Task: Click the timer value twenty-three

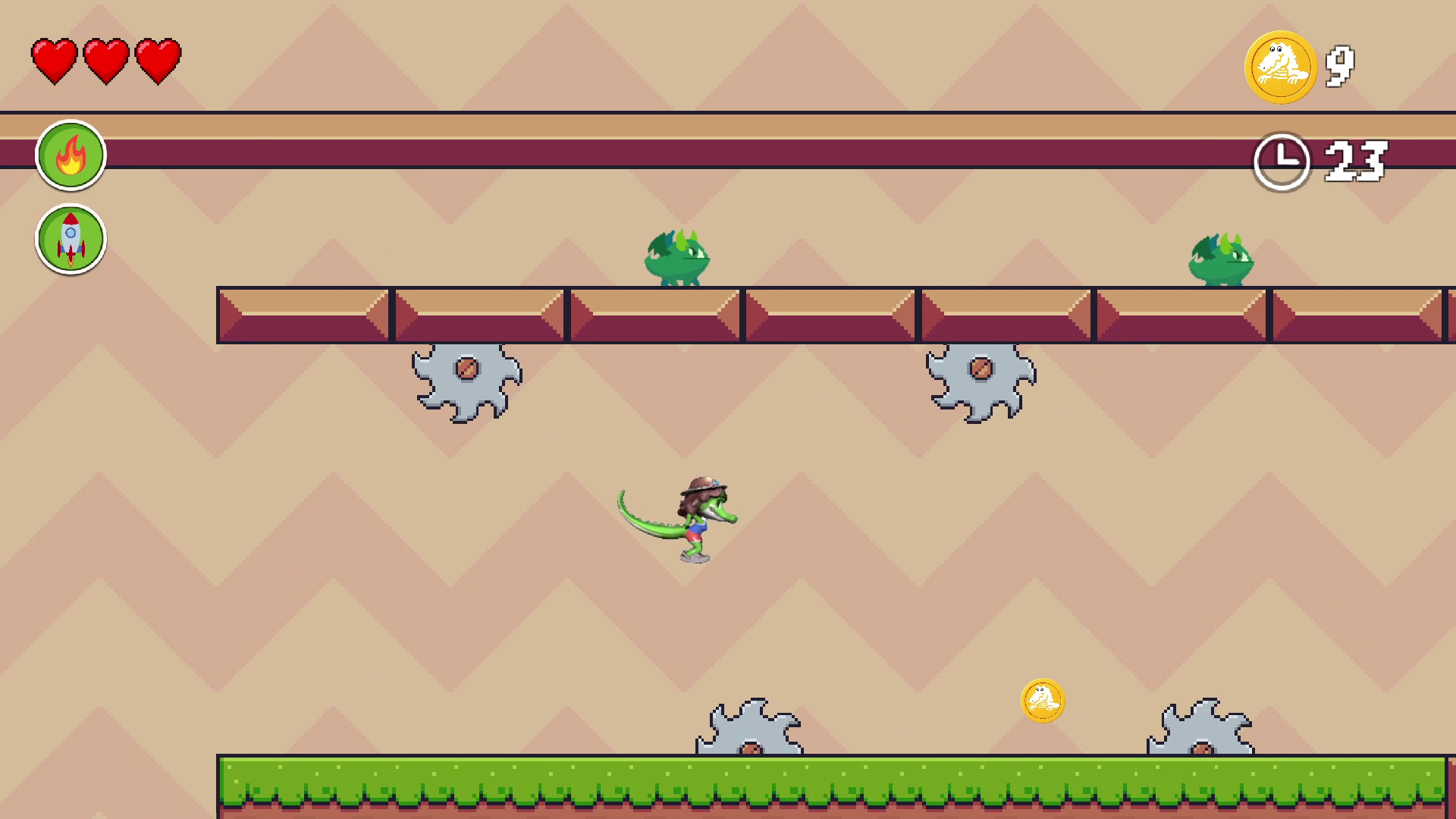Action: [1357, 161]
